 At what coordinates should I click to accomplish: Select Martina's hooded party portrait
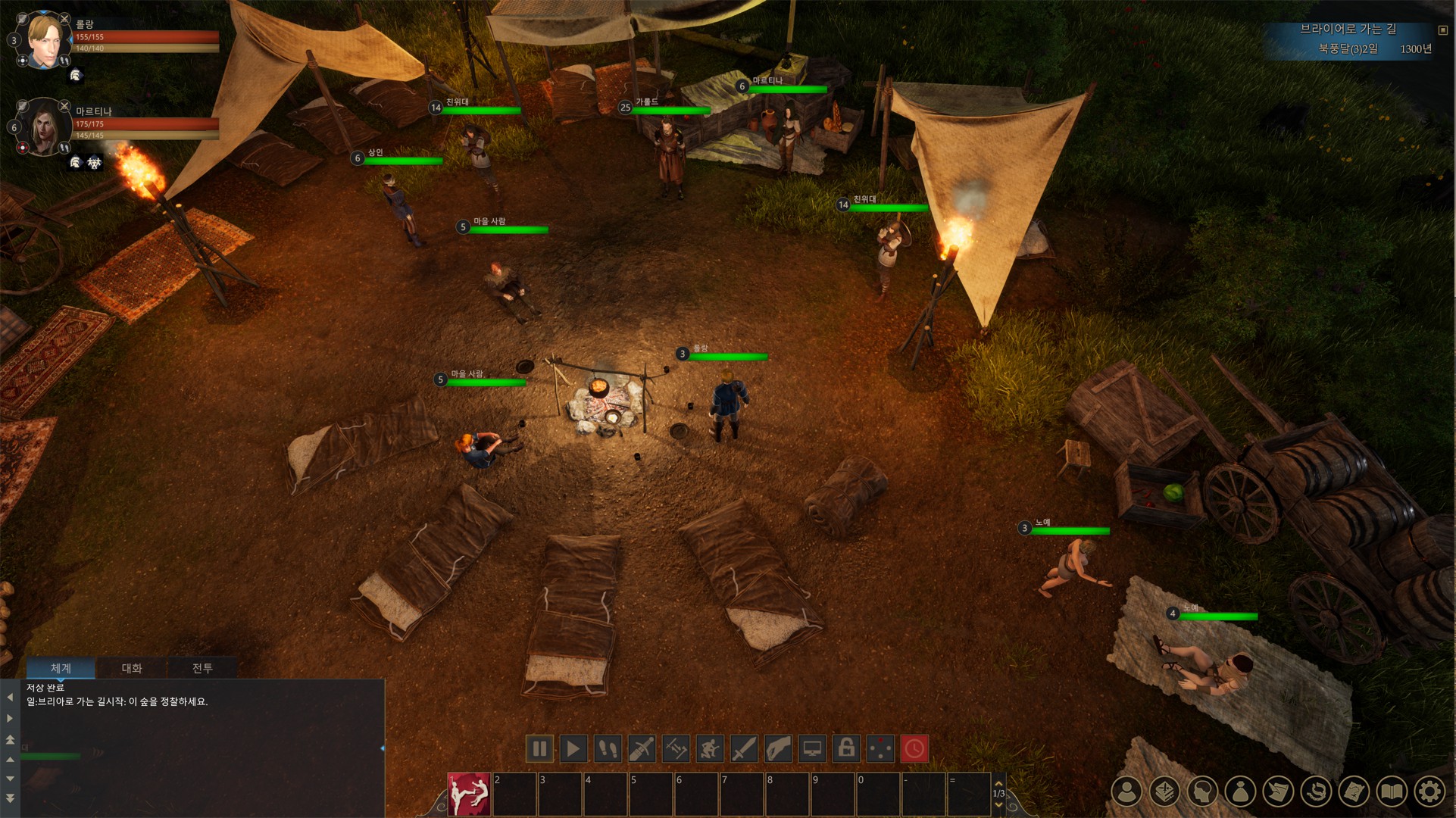pyautogui.click(x=44, y=128)
